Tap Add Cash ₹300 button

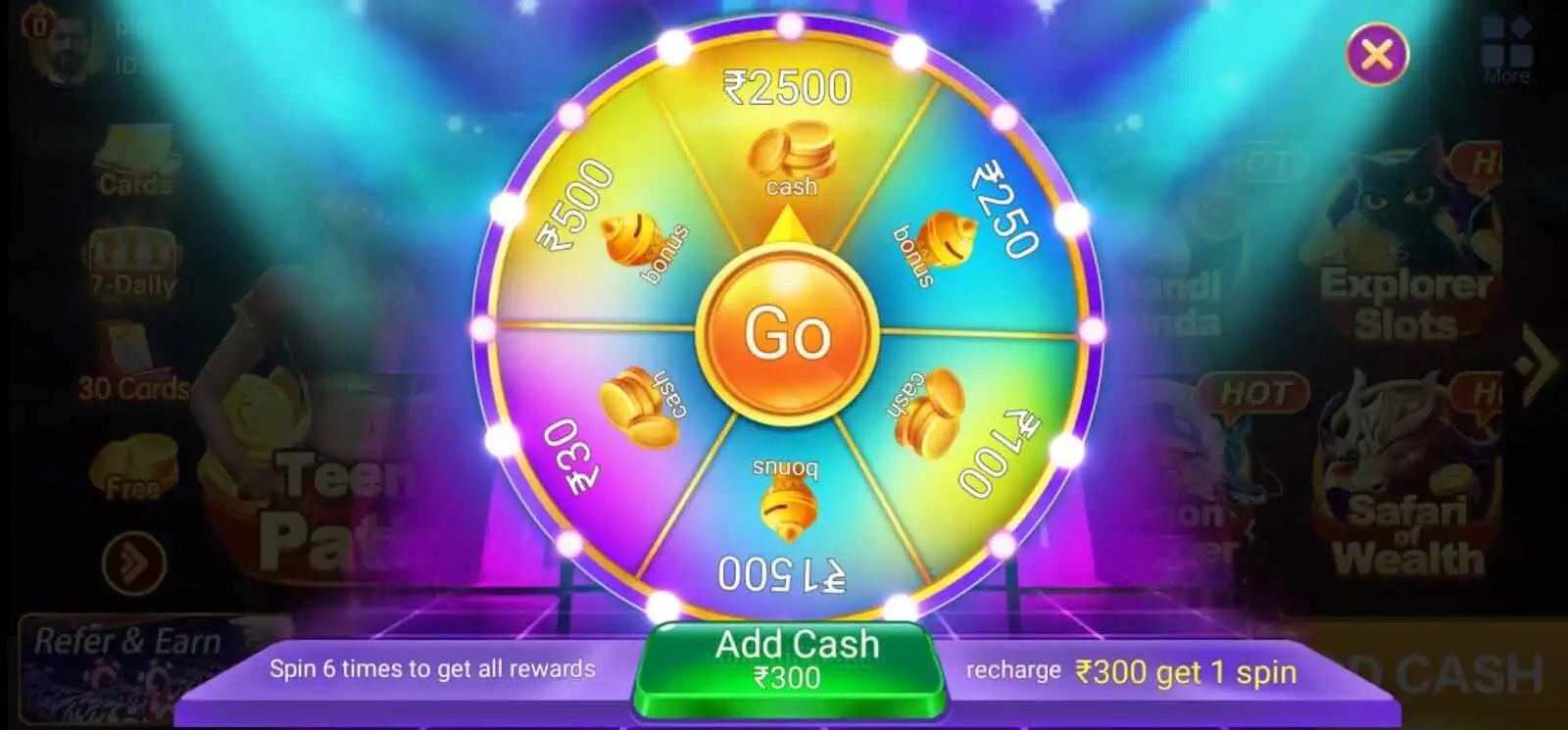796,658
